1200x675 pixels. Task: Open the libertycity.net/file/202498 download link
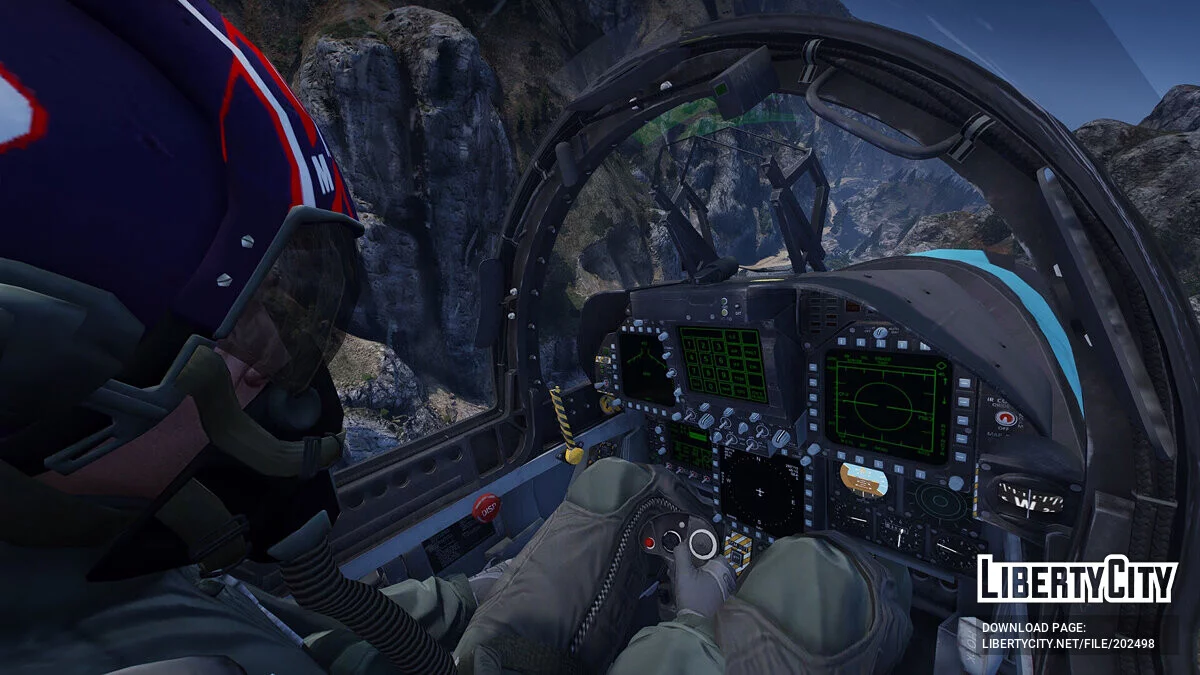tap(1067, 644)
